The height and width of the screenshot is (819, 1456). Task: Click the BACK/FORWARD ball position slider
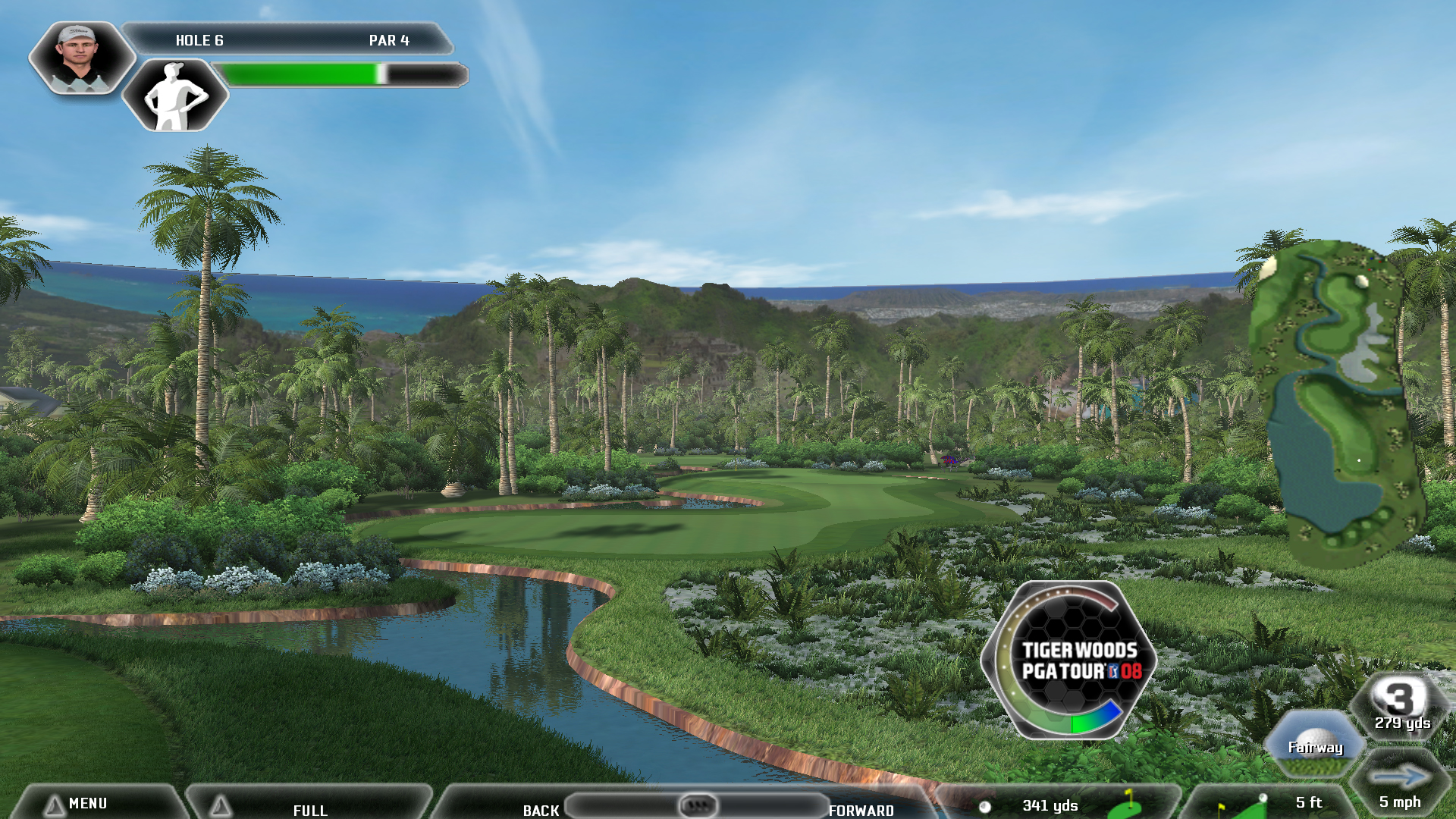pyautogui.click(x=697, y=805)
